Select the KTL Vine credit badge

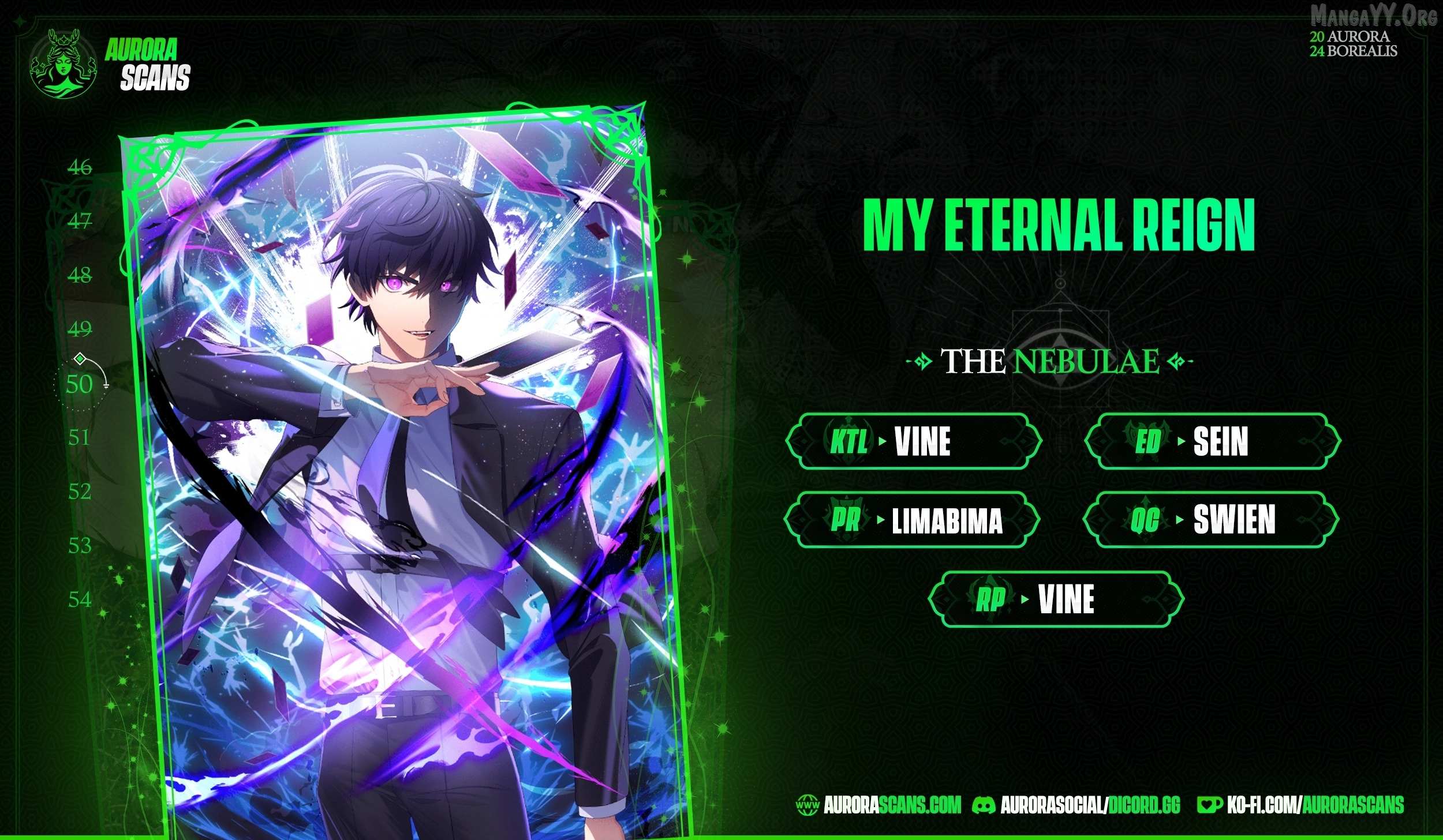[x=914, y=441]
